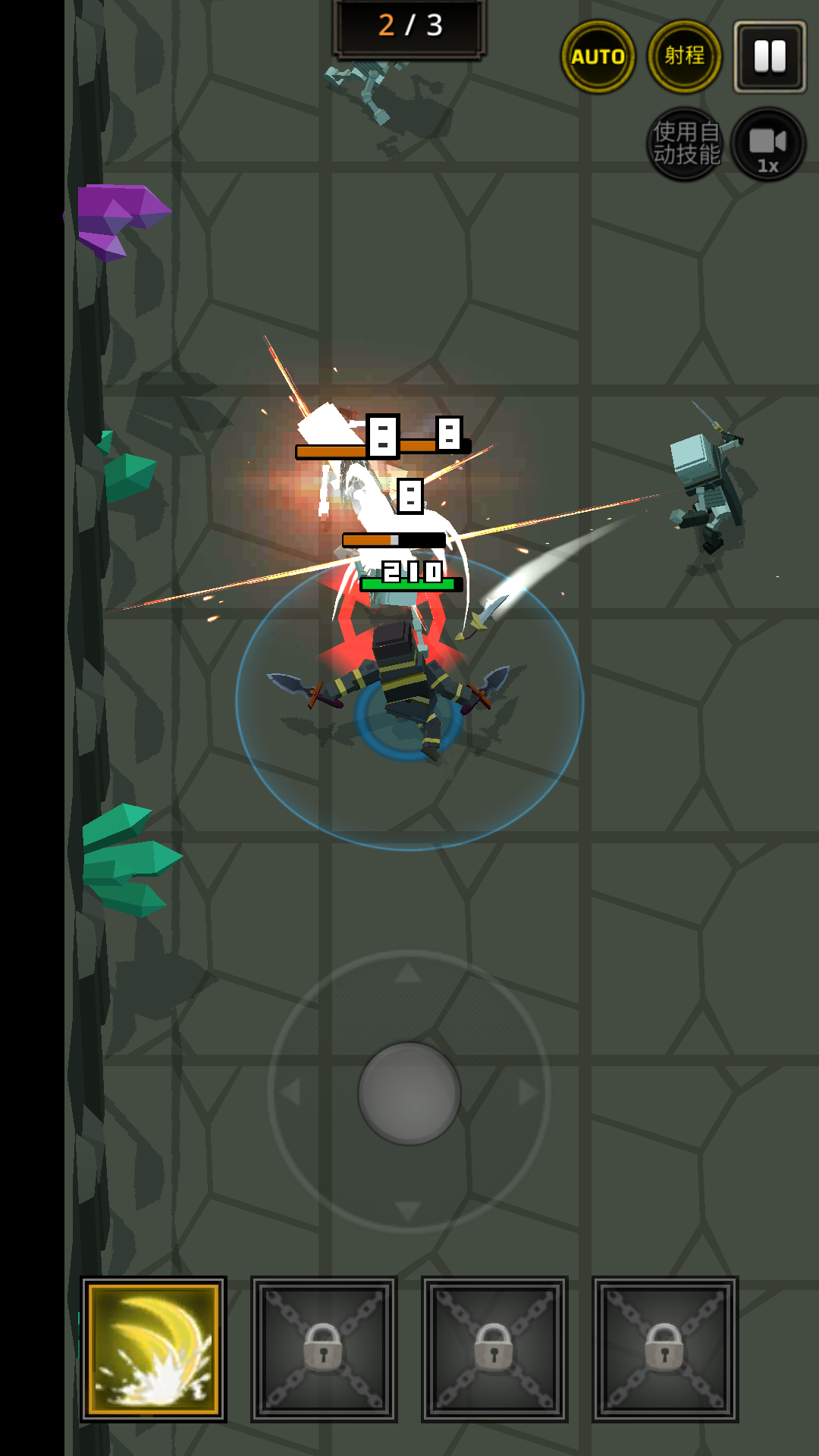Image resolution: width=819 pixels, height=1456 pixels.
Task: Activate the yellow slash skill
Action: click(154, 1349)
